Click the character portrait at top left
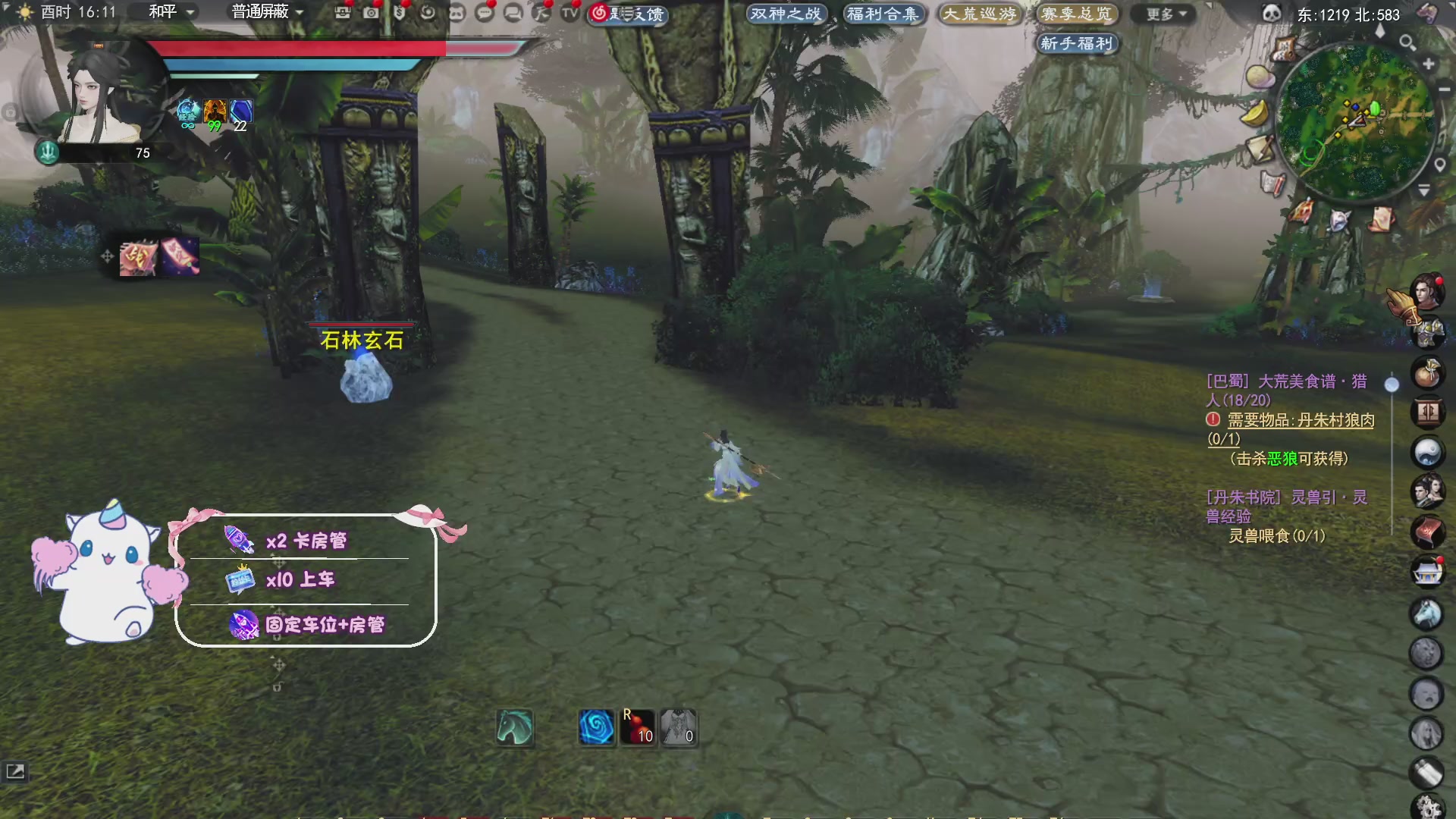The height and width of the screenshot is (819, 1456). [x=91, y=91]
